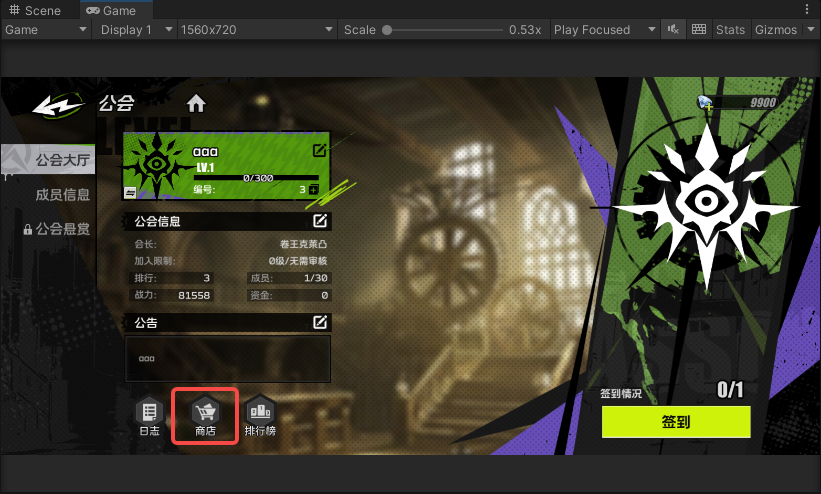
Task: Open the 日志 guild log
Action: pyautogui.click(x=149, y=416)
